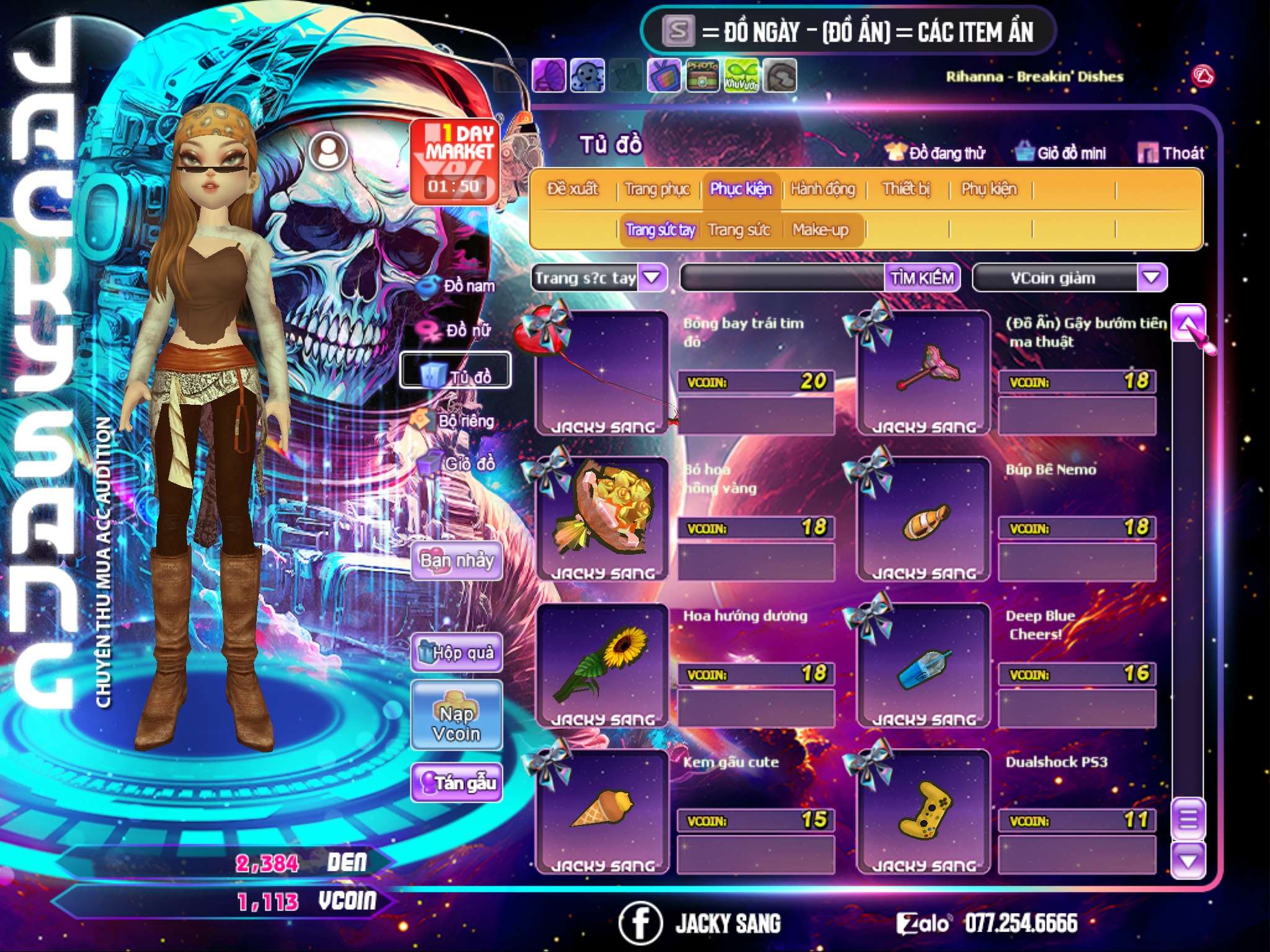Click the TÌM KIẾM search button
Image resolution: width=1270 pixels, height=952 pixels.
(x=921, y=278)
